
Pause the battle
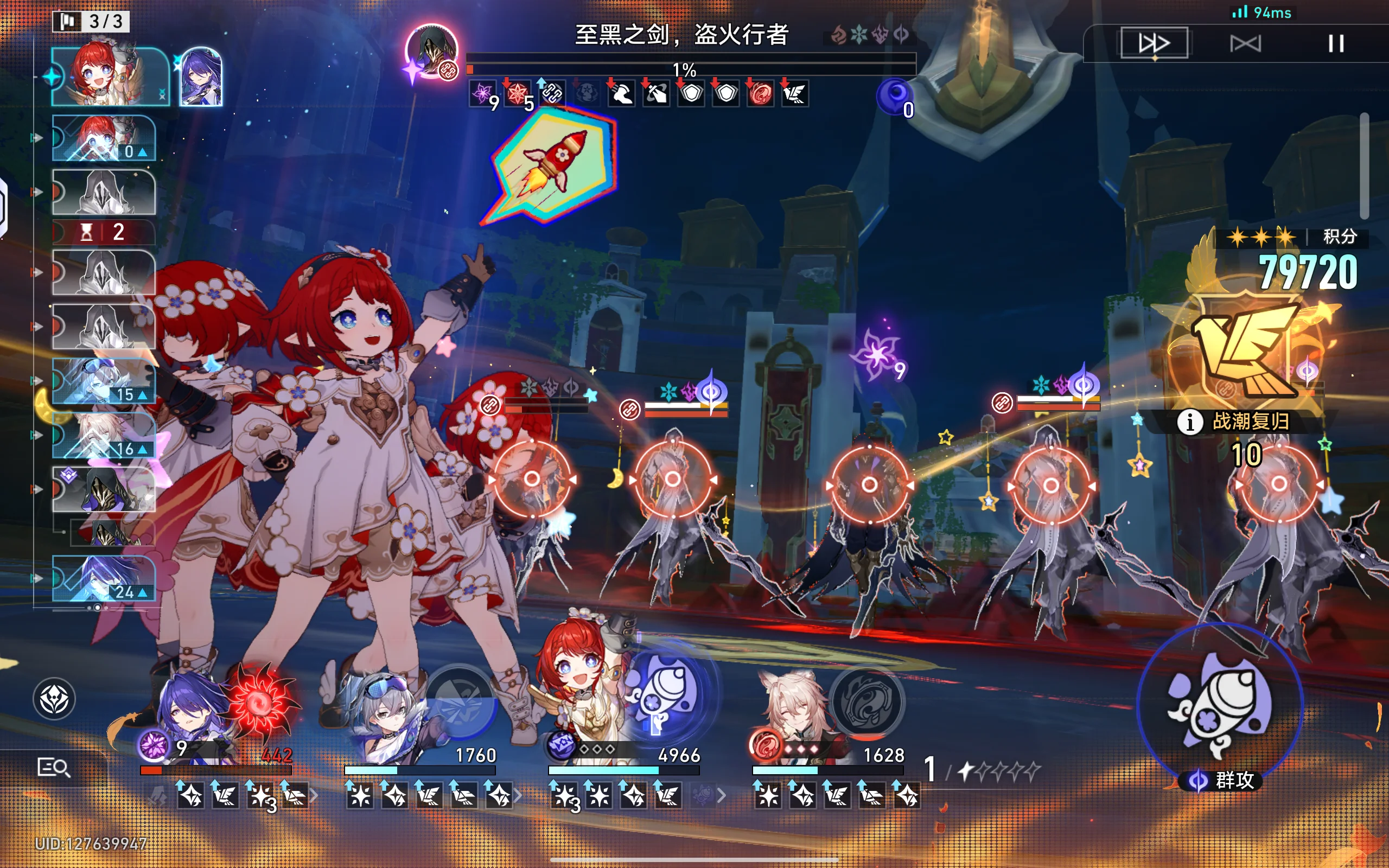[1336, 43]
